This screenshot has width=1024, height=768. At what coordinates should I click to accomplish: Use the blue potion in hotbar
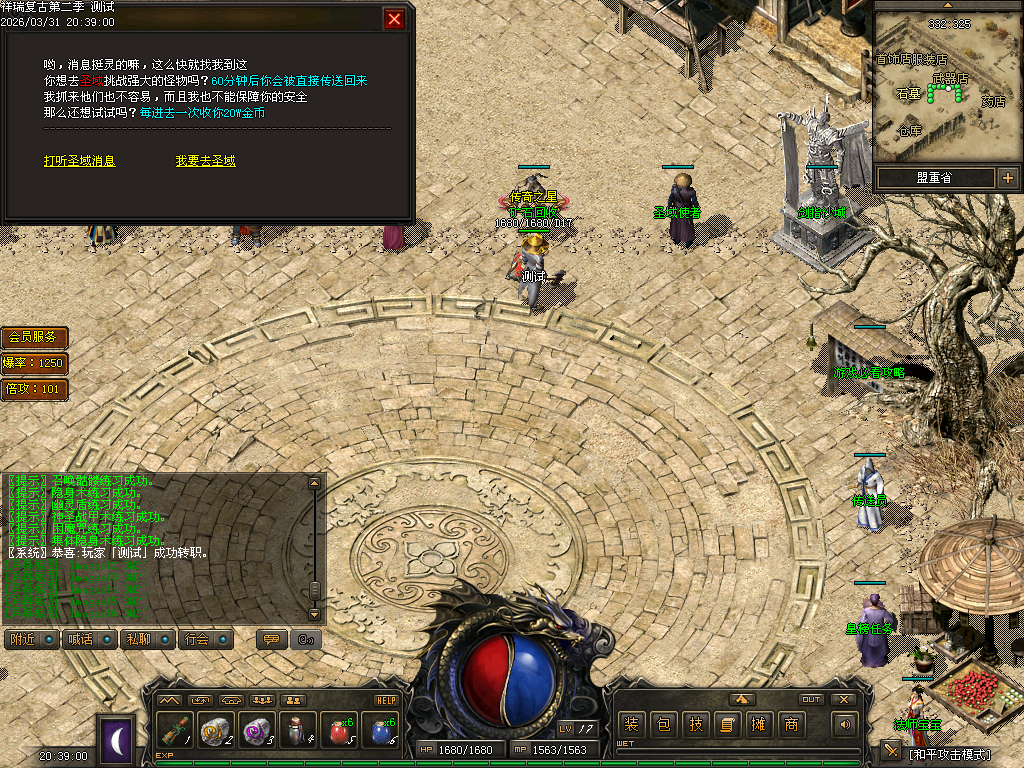click(x=382, y=731)
